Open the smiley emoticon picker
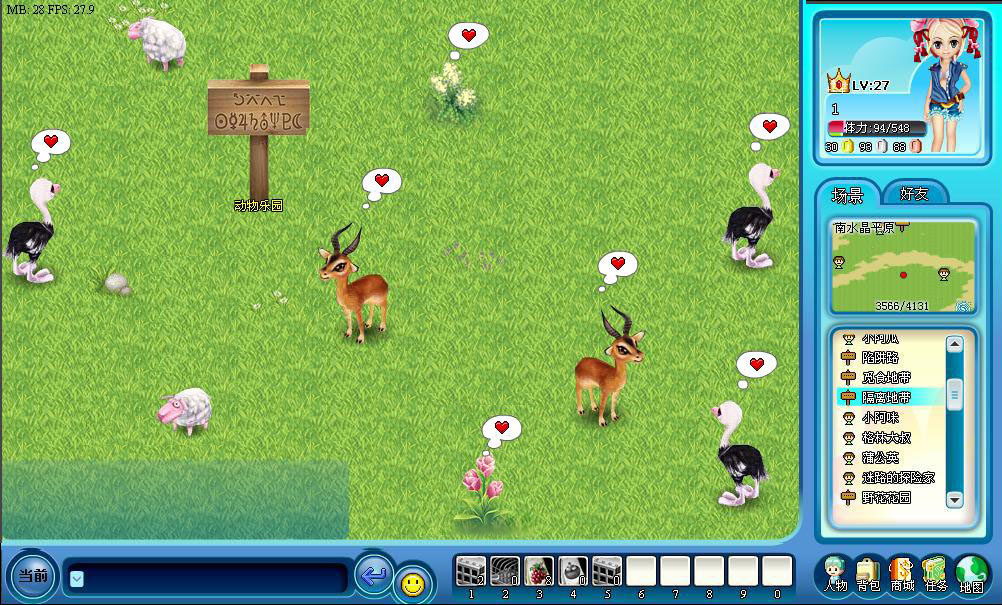Image resolution: width=1002 pixels, height=605 pixels. point(411,582)
